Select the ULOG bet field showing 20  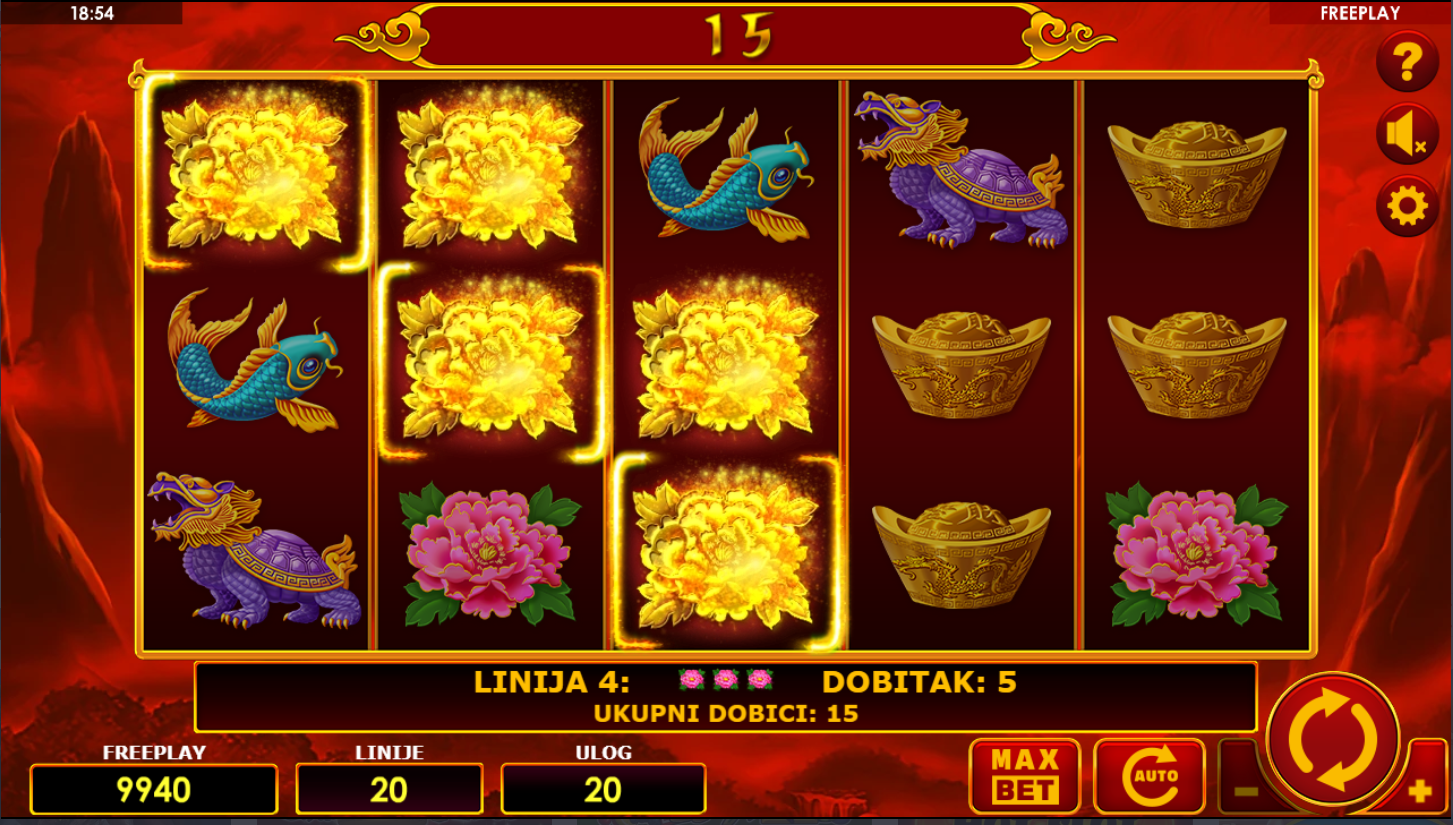(603, 789)
